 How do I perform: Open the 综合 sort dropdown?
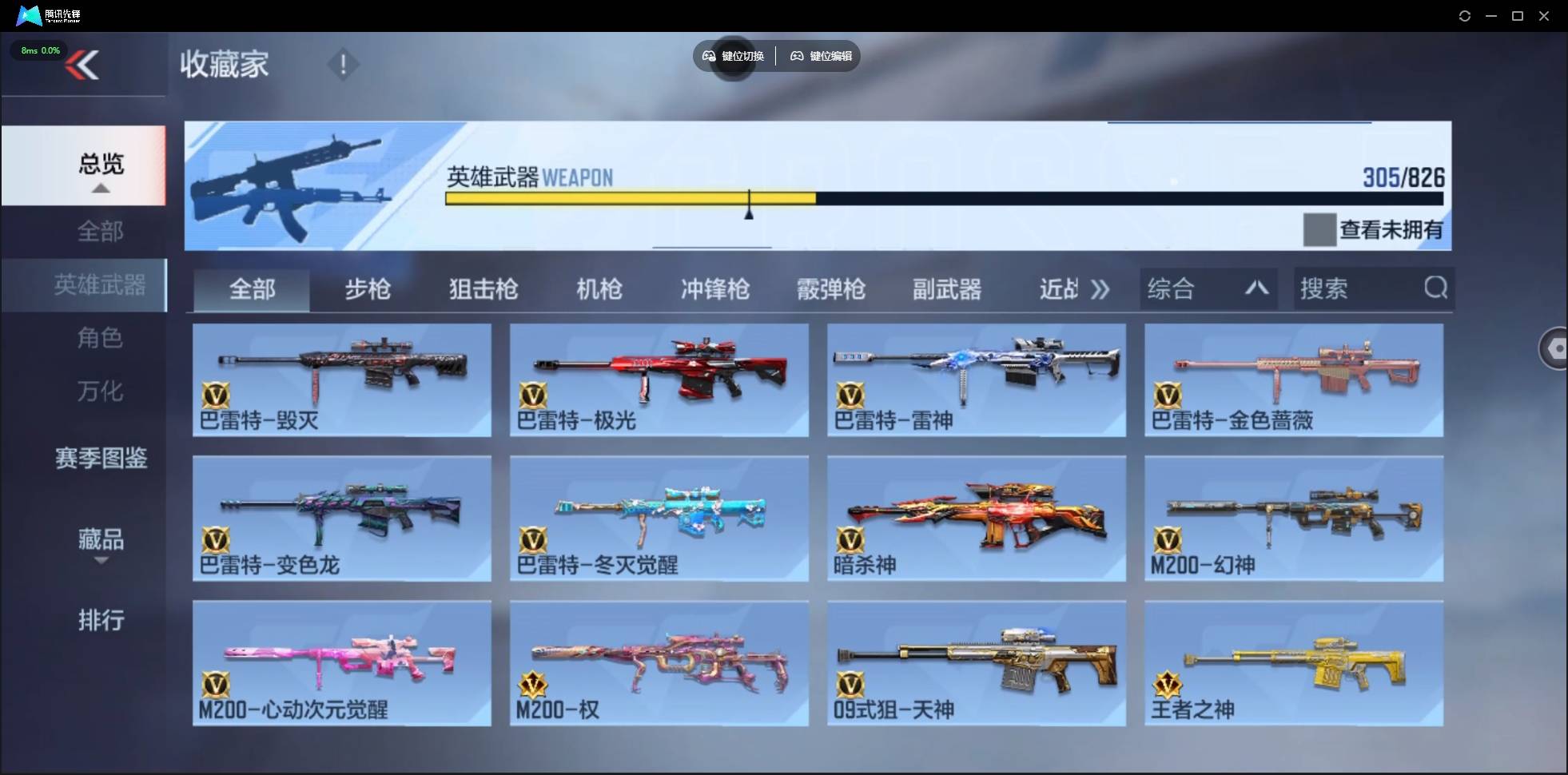pos(1208,288)
